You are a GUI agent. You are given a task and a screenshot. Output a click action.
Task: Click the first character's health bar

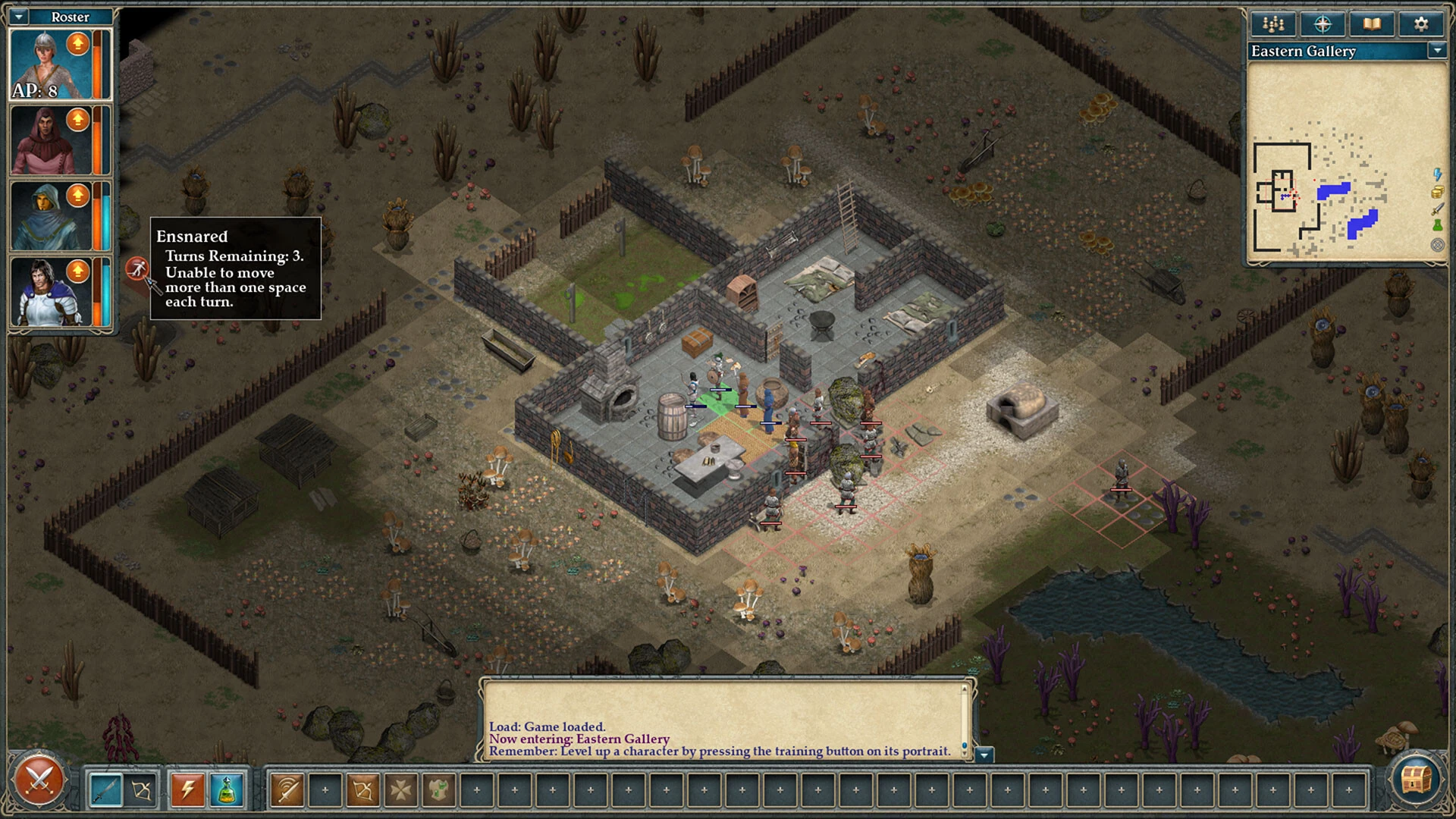tap(98, 64)
